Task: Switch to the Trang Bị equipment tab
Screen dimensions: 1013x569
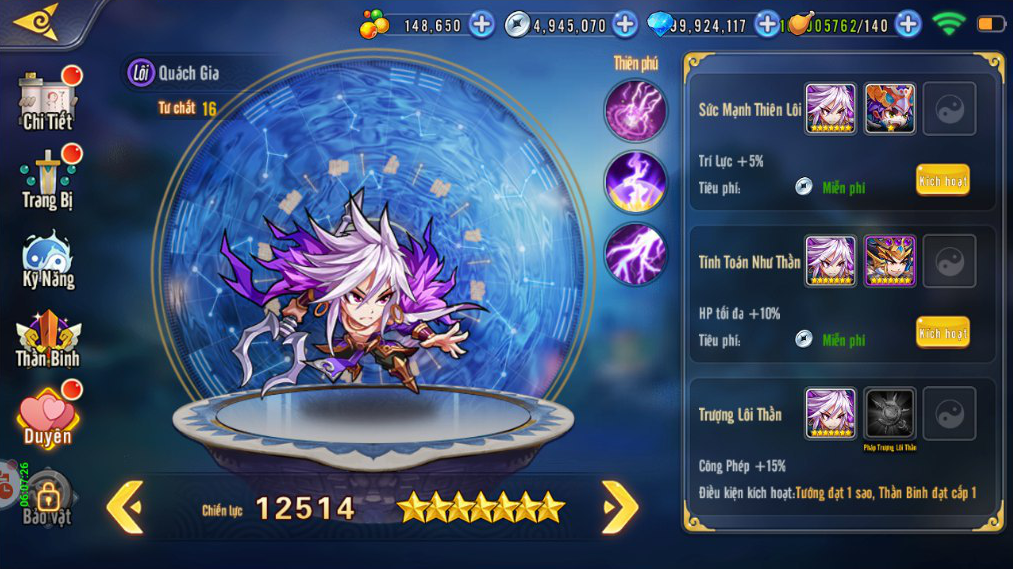Action: pos(48,179)
